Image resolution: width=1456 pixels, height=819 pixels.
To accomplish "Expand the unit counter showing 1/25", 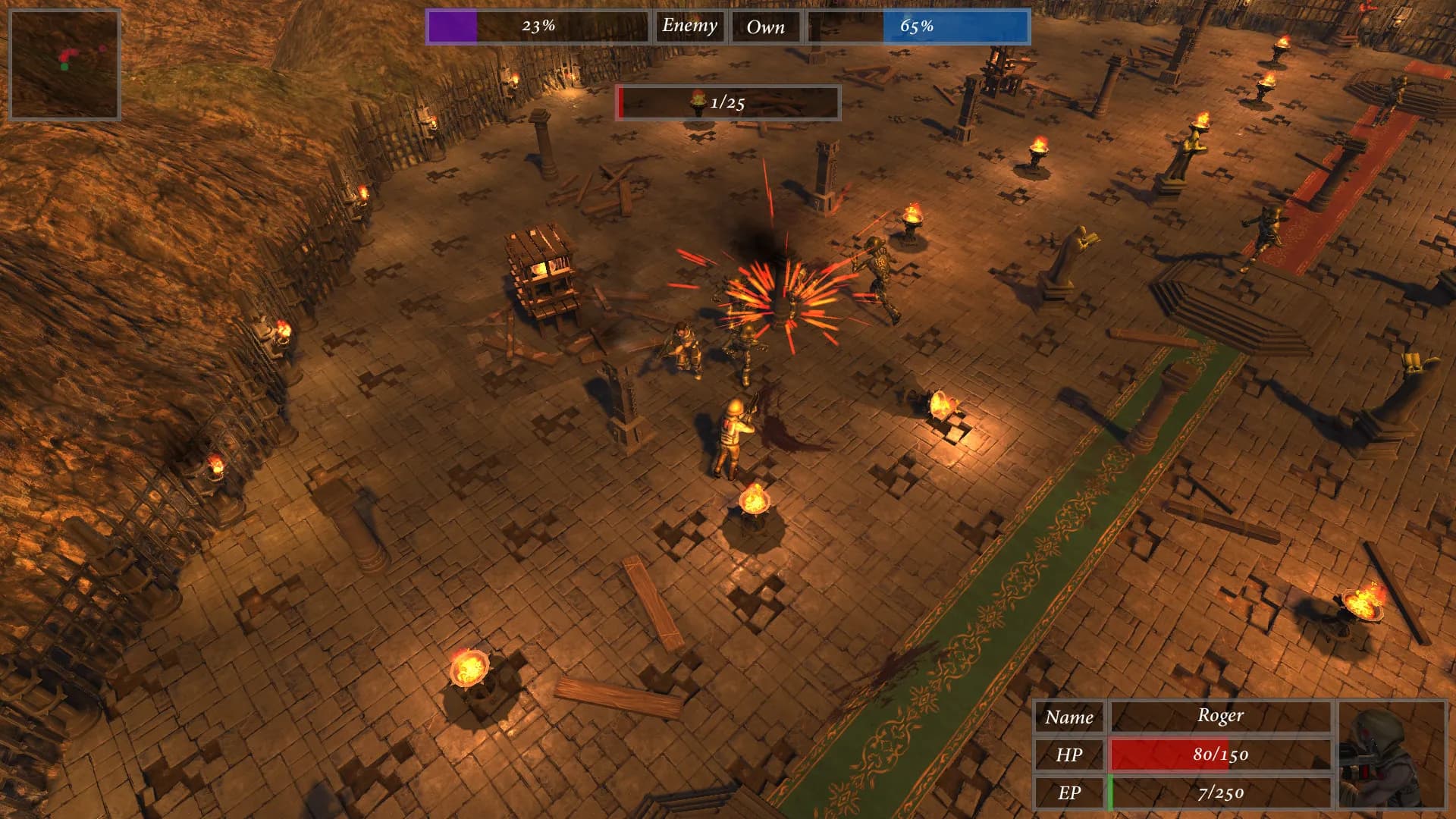I will click(x=726, y=101).
